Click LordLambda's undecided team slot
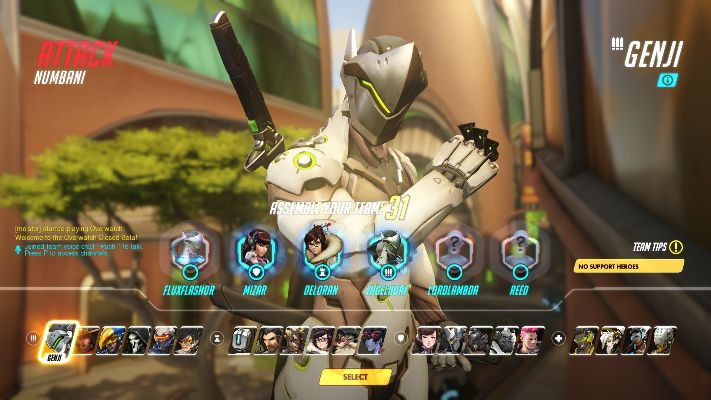Image resolution: width=711 pixels, height=400 pixels. [454, 251]
